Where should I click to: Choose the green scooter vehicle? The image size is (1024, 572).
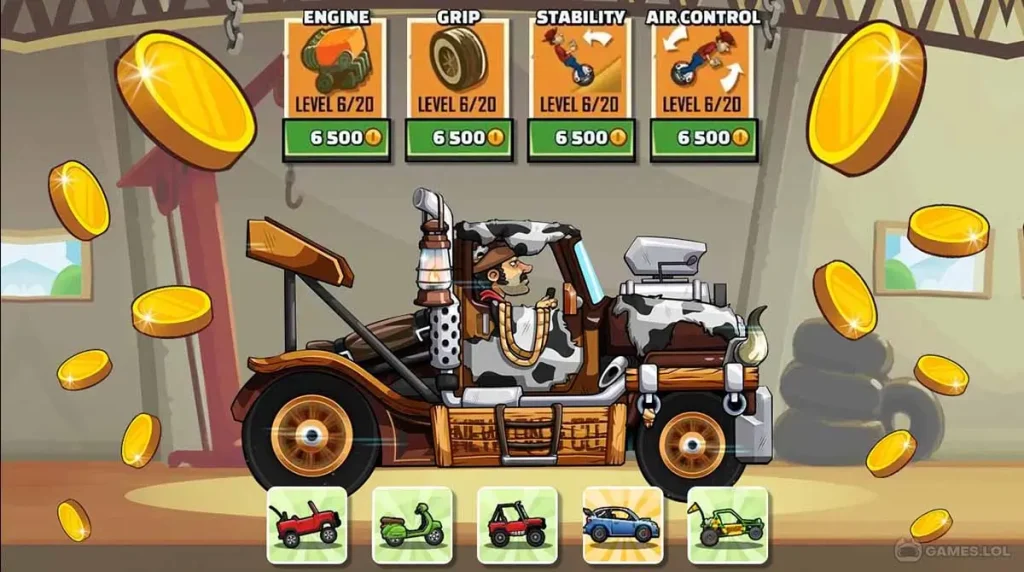[412, 524]
